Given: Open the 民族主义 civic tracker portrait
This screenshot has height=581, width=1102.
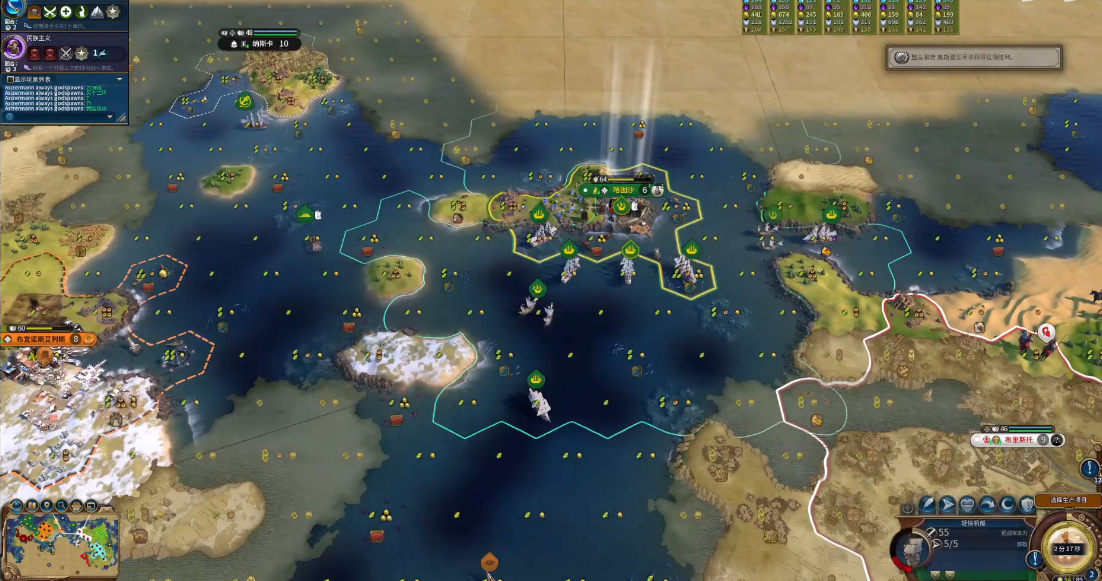Looking at the screenshot, I should click(x=15, y=48).
